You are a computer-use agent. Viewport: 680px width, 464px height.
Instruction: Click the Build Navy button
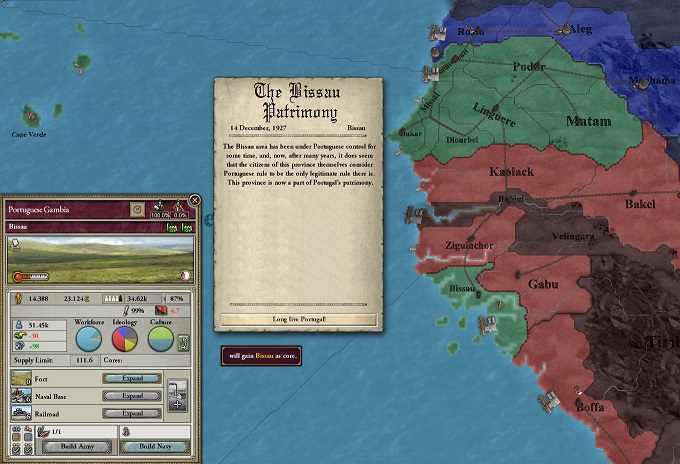(x=154, y=446)
